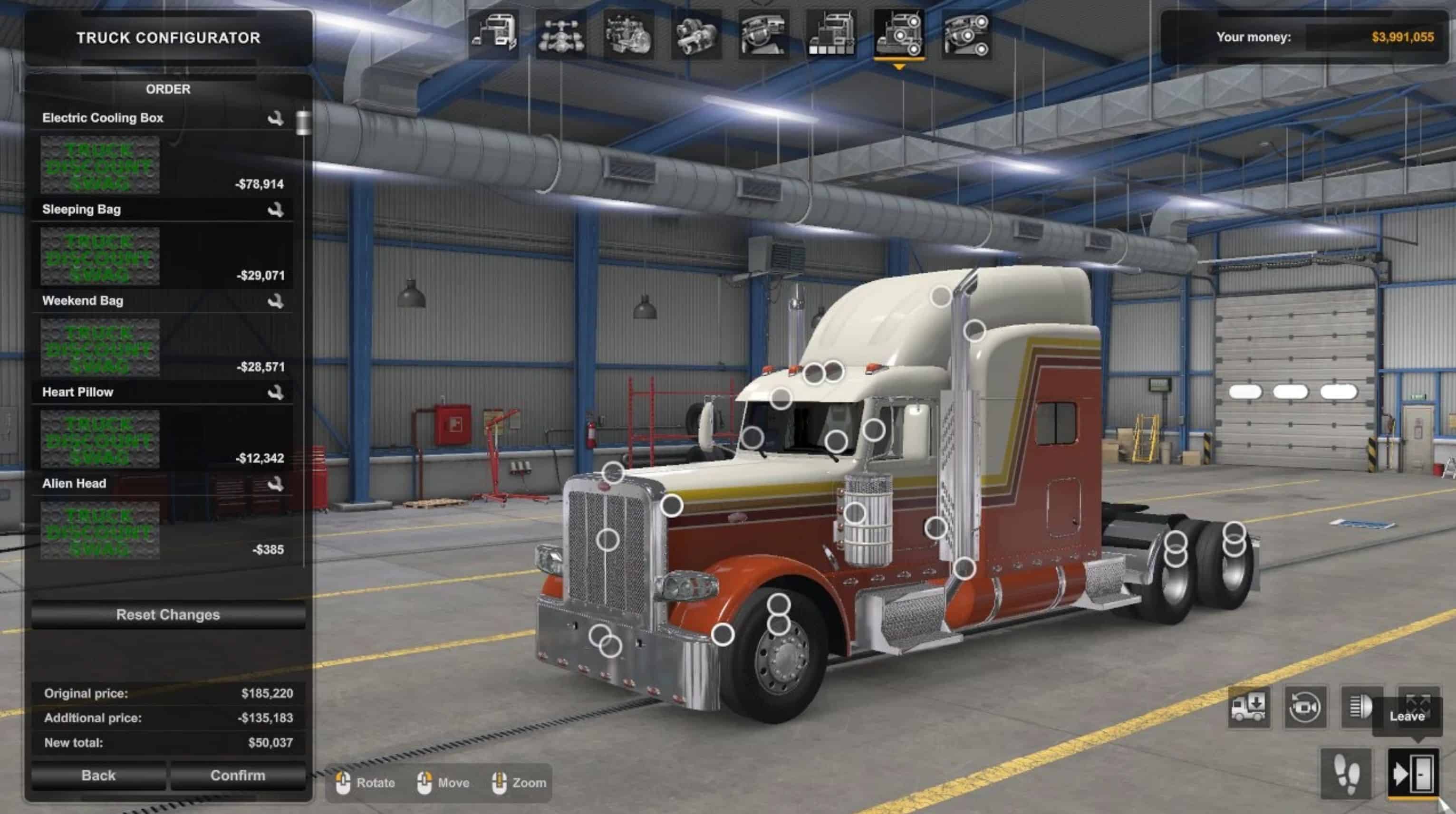Edit the Sleeping Bag order item

[275, 210]
